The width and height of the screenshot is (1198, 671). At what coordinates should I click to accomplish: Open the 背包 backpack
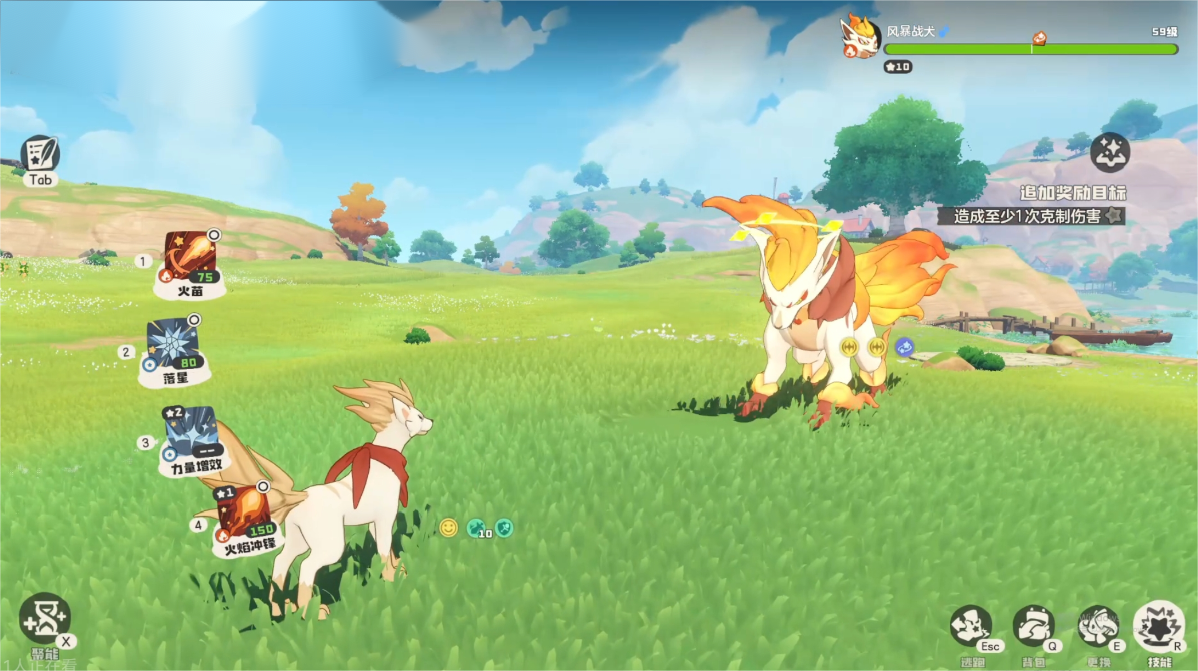[1034, 627]
